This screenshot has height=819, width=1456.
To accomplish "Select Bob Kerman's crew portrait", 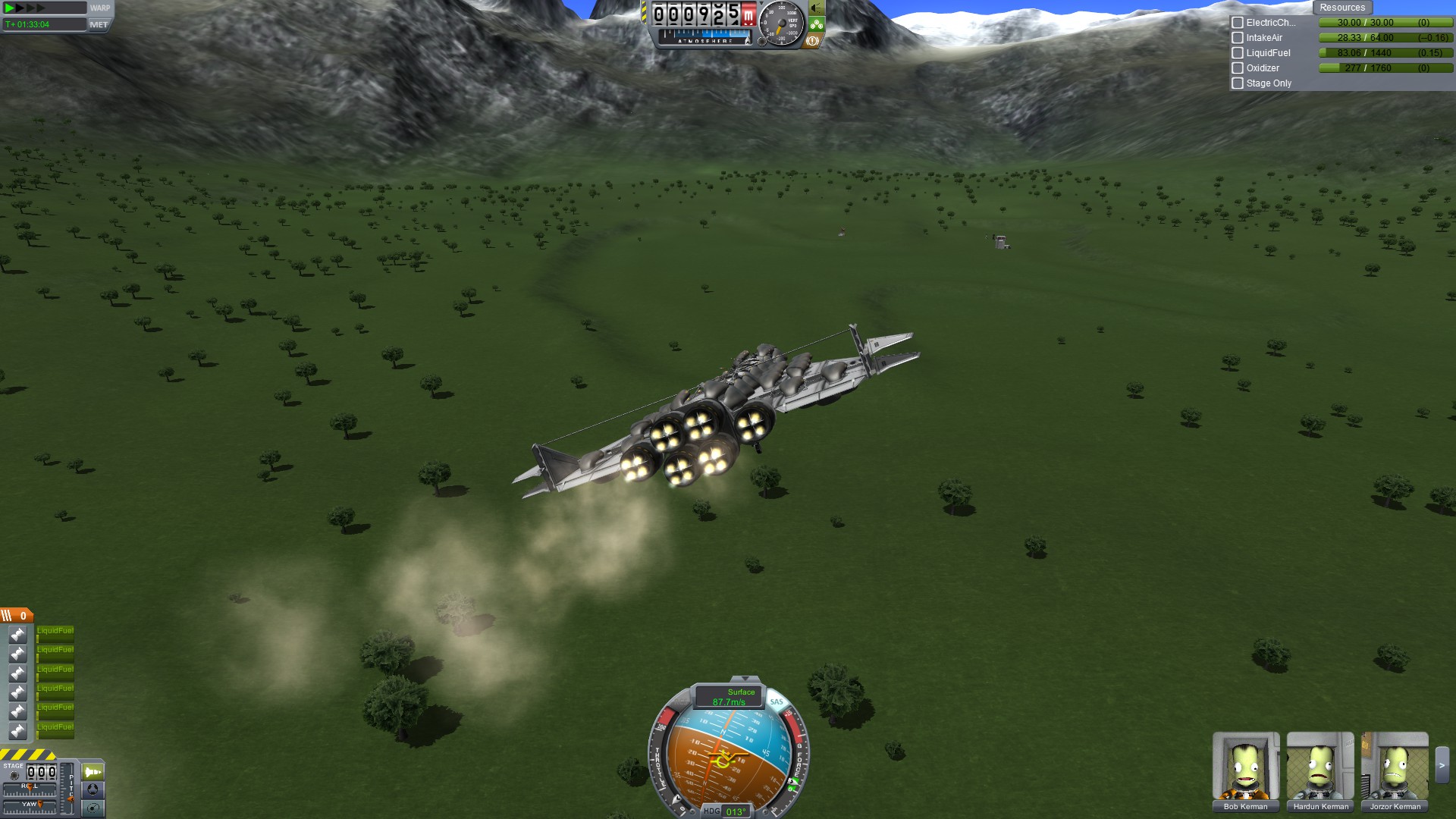I will tap(1245, 766).
